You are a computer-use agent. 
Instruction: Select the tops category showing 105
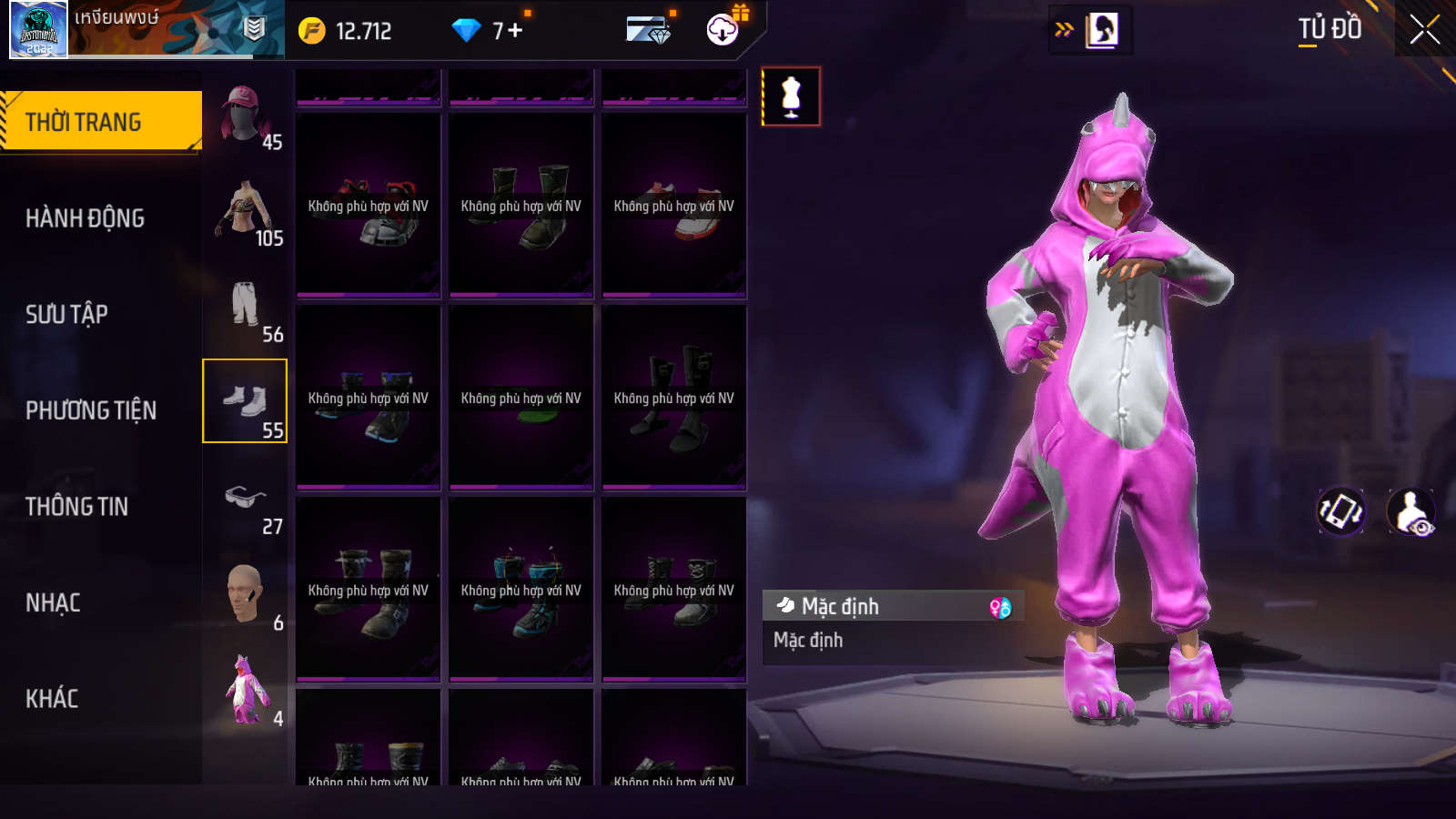(x=246, y=213)
